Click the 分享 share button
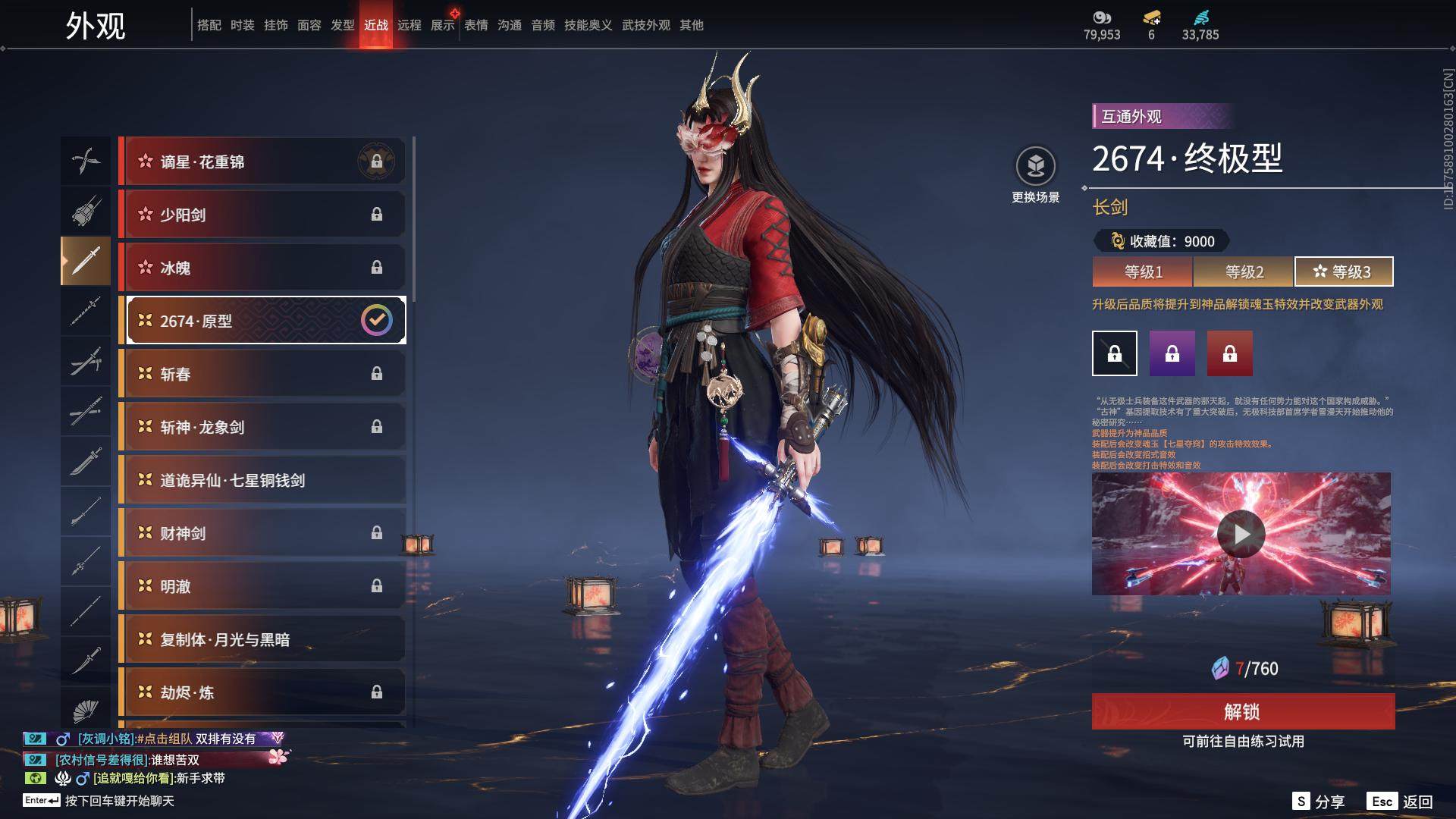 (1319, 802)
